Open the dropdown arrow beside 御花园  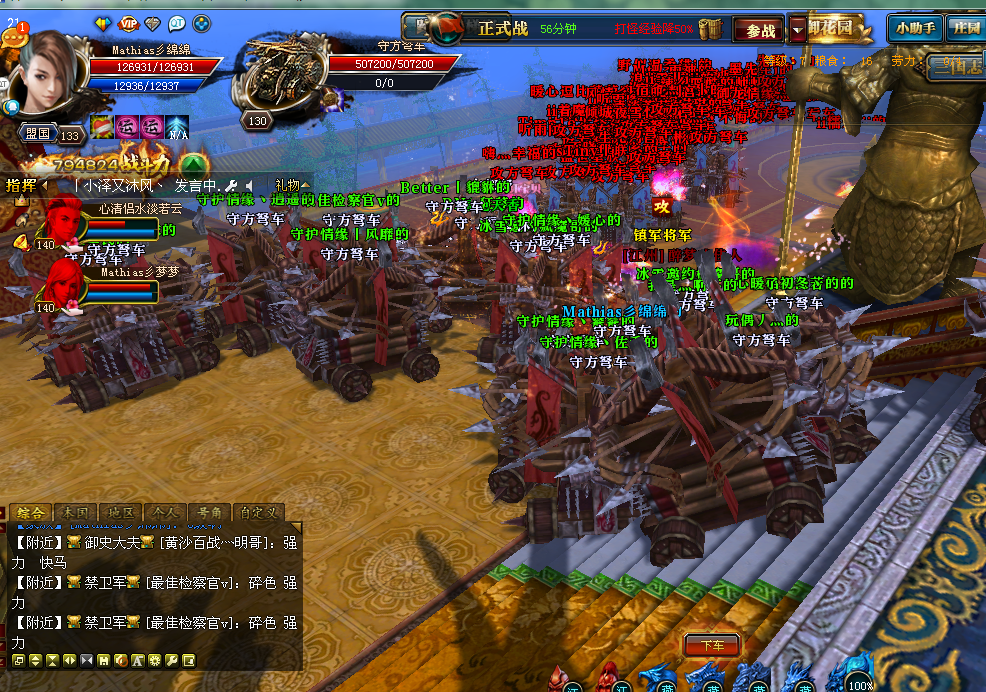click(797, 29)
